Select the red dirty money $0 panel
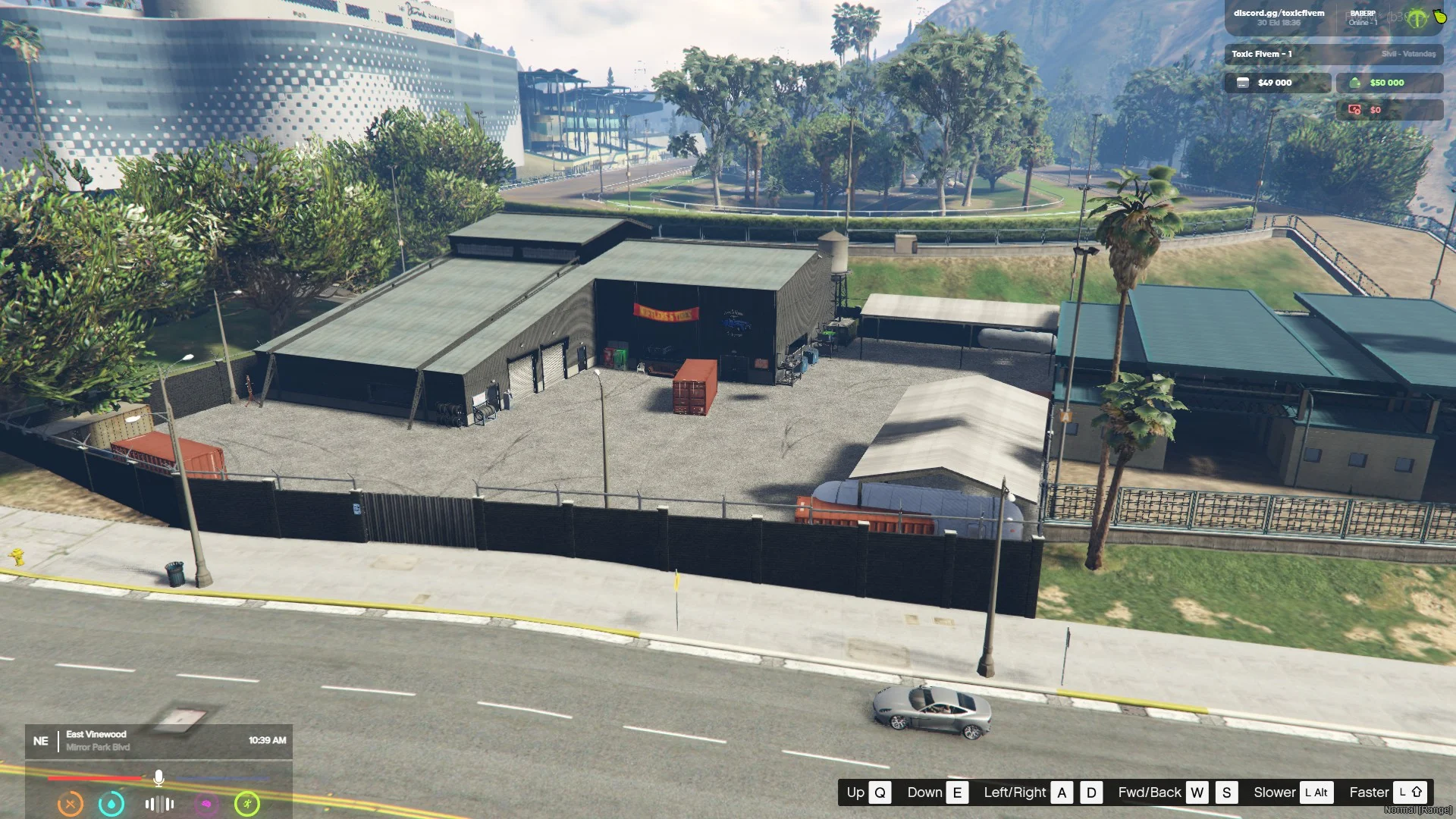 [1389, 110]
